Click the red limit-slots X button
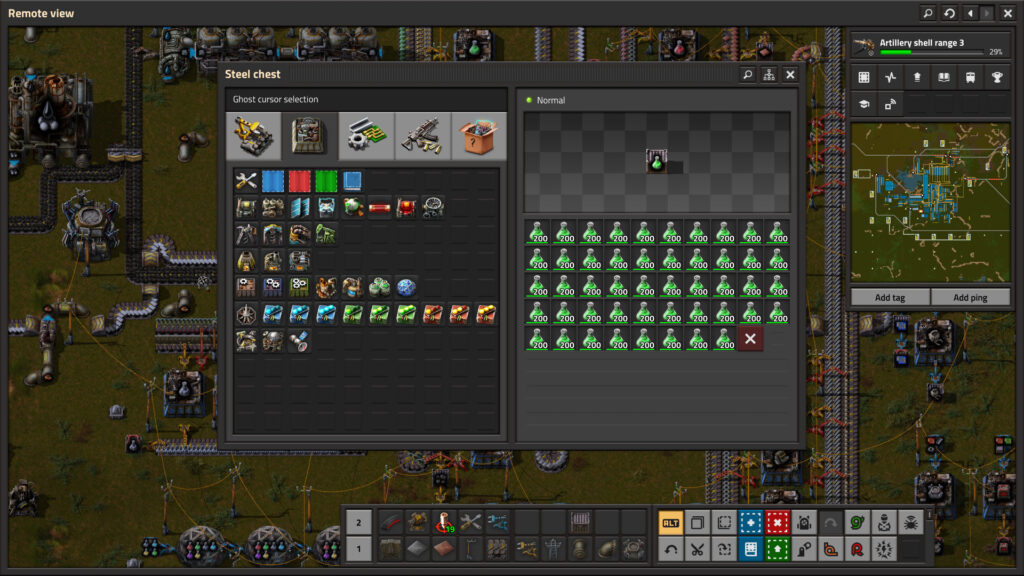Viewport: 1024px width, 576px height. pos(750,339)
